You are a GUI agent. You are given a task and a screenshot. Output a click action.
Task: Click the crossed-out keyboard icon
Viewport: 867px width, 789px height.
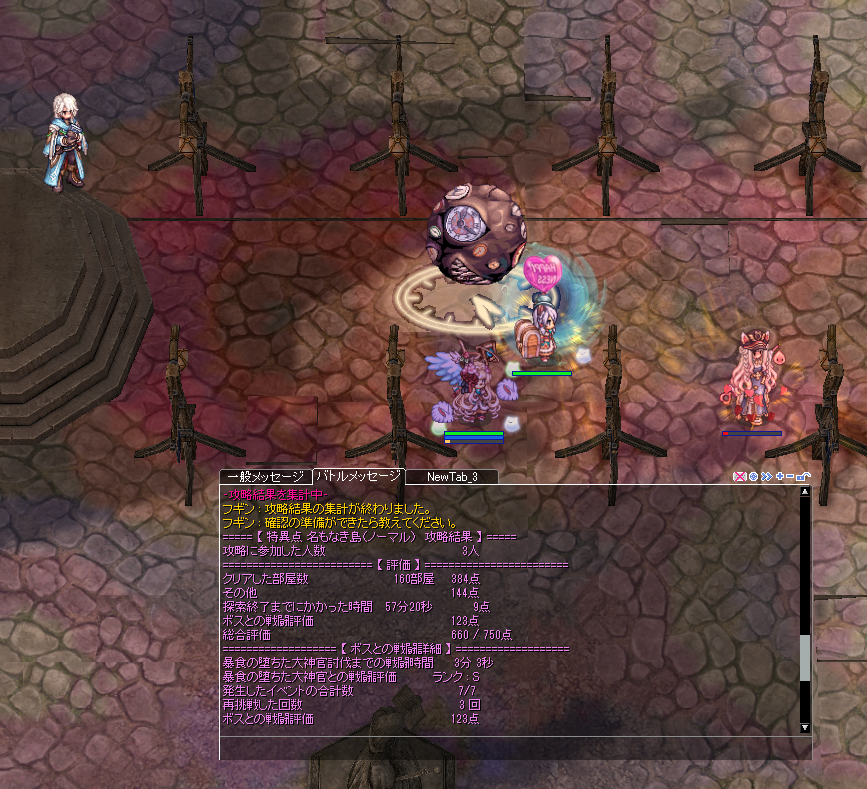coord(740,477)
